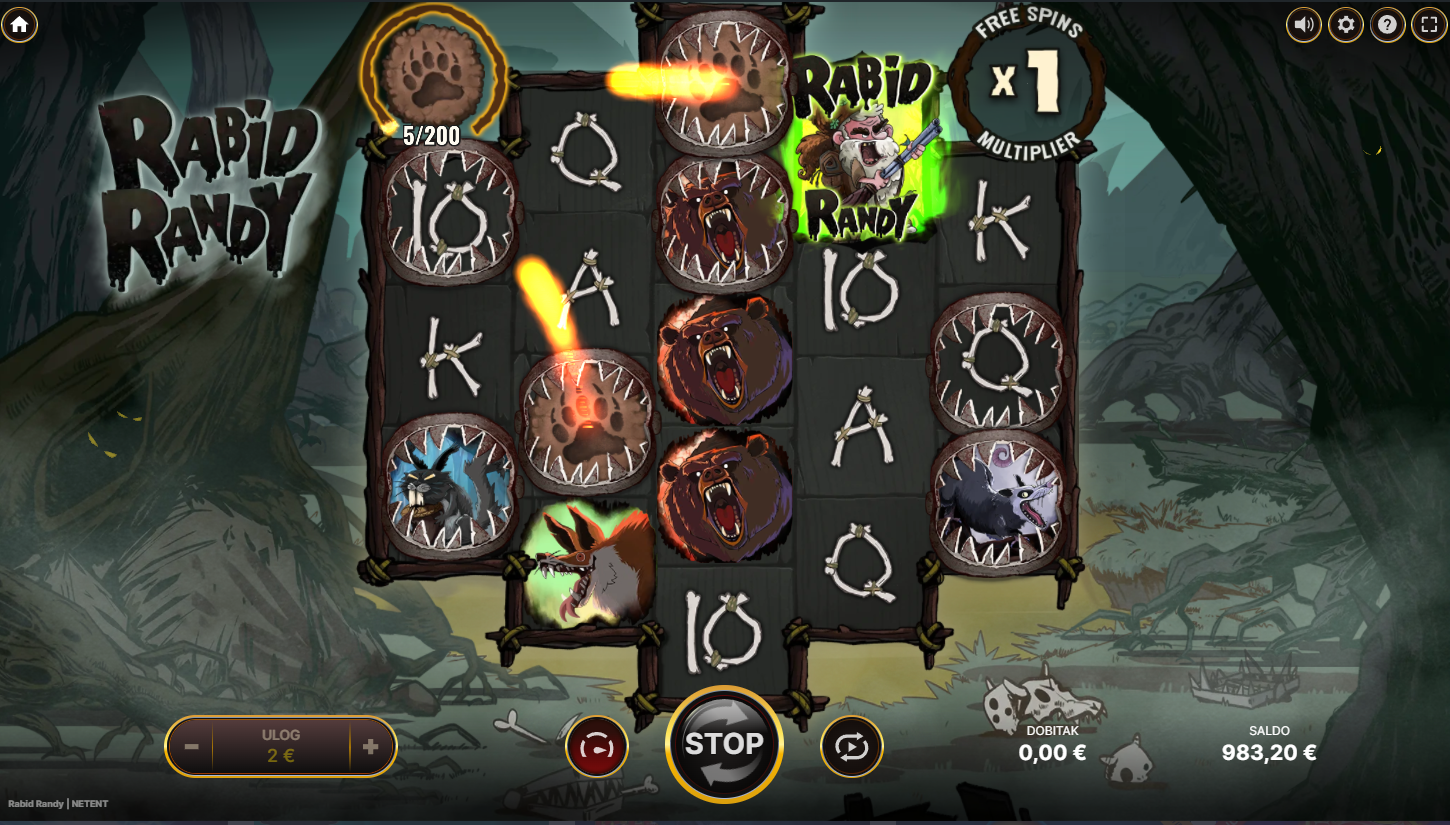This screenshot has width=1450, height=825.
Task: Toggle the sound speaker icon
Action: pos(1303,25)
